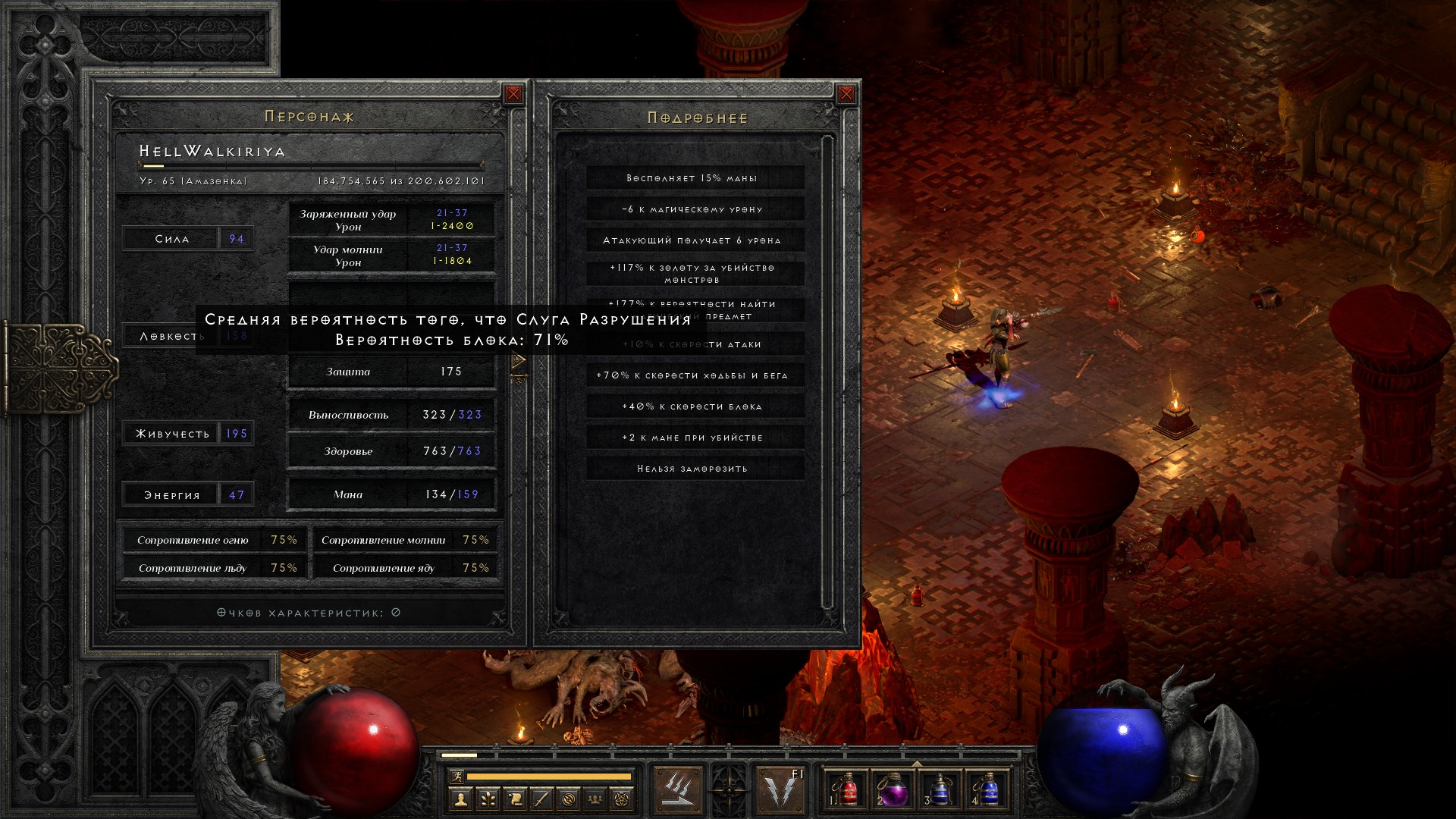Open the party screen icon
The width and height of the screenshot is (1456, 819).
(595, 799)
